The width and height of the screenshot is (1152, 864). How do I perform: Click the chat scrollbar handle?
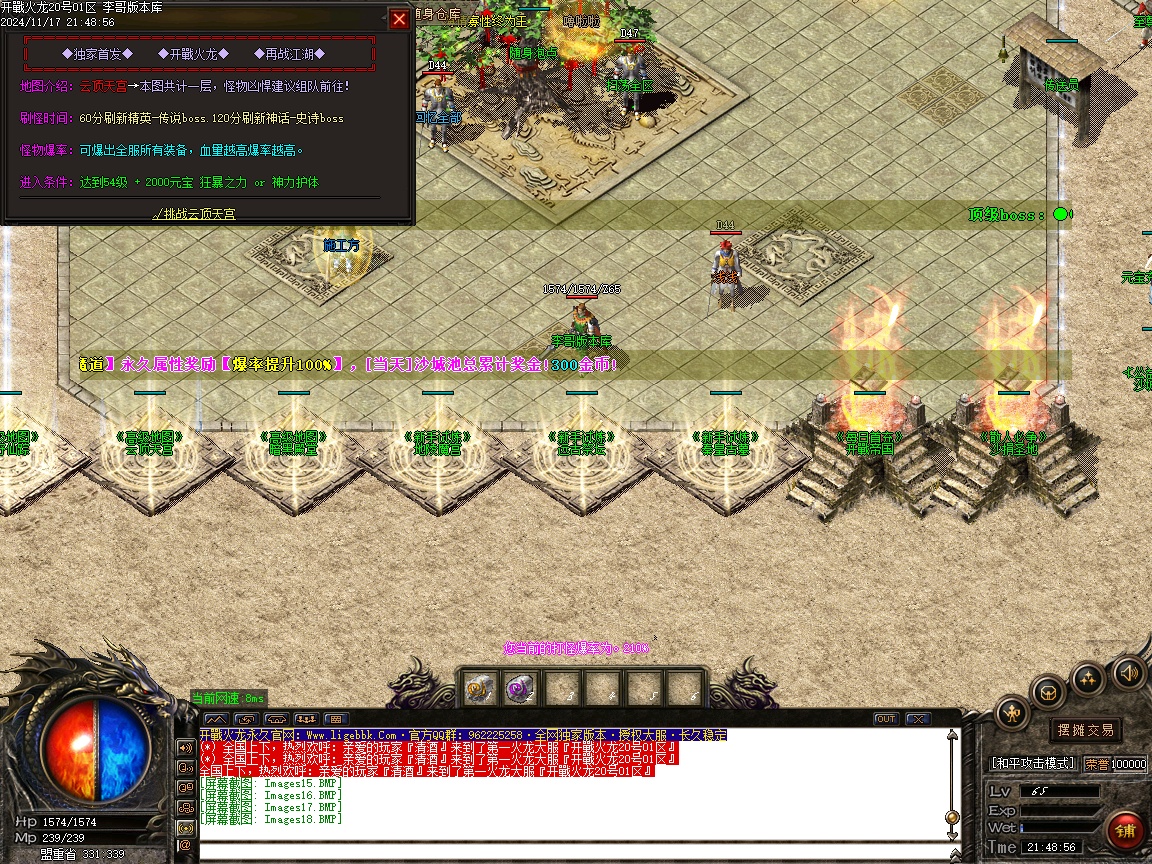952,818
